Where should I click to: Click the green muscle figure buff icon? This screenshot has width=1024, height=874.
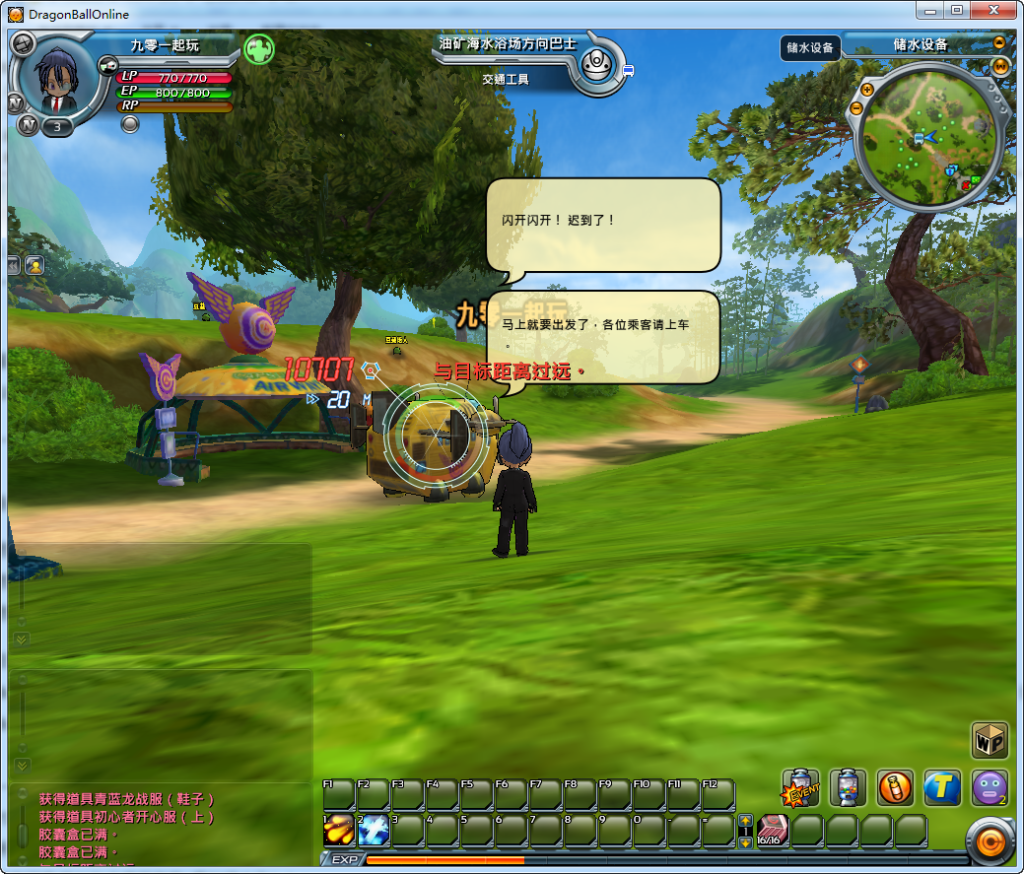coord(258,48)
